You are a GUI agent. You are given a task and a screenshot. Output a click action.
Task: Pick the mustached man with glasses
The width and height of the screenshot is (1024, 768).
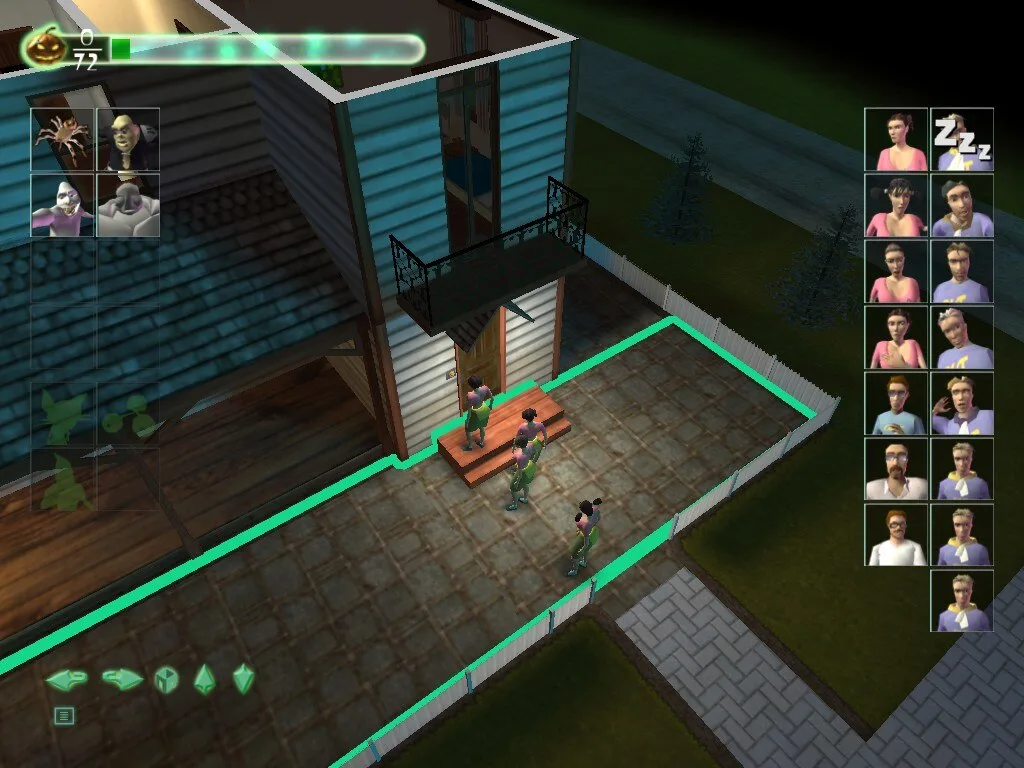point(896,469)
